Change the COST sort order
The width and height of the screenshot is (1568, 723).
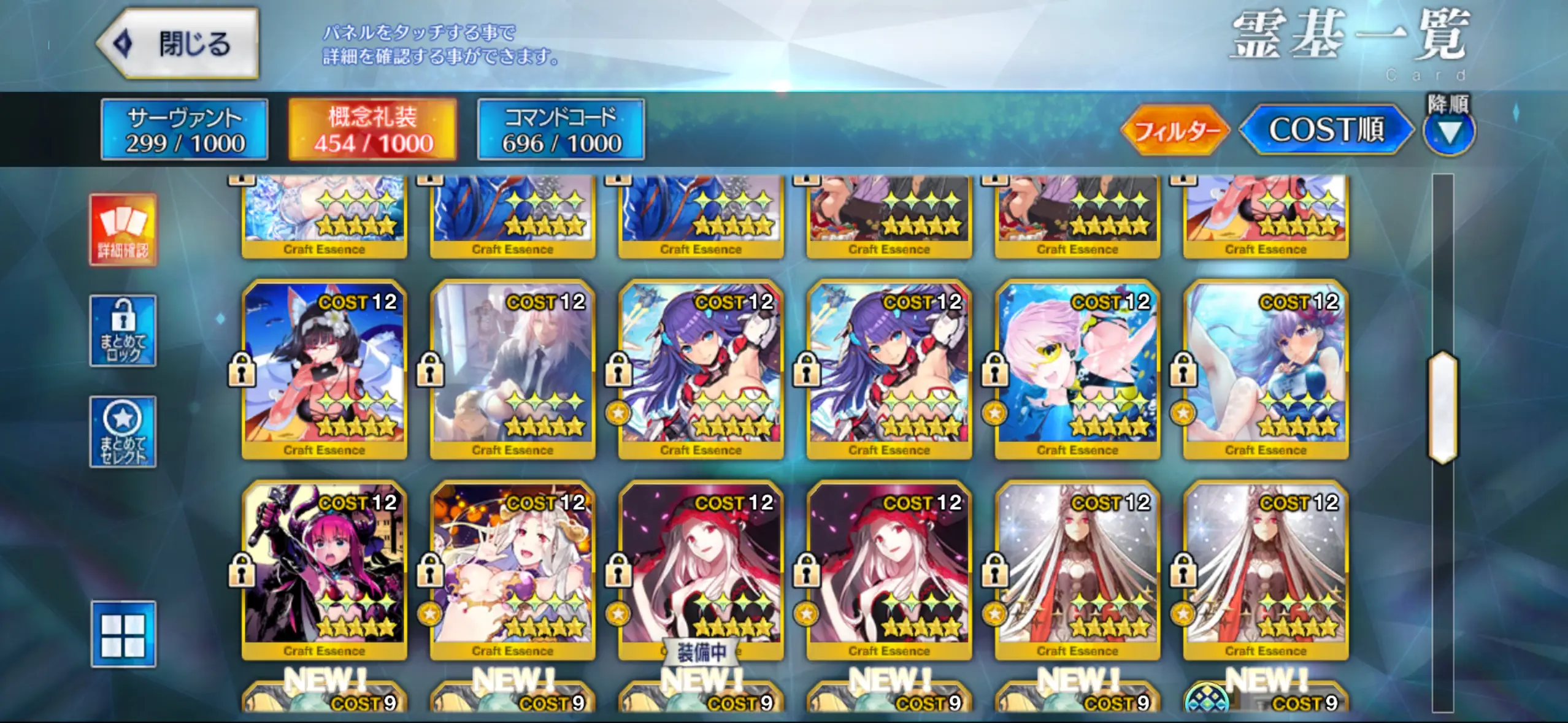coord(1325,130)
